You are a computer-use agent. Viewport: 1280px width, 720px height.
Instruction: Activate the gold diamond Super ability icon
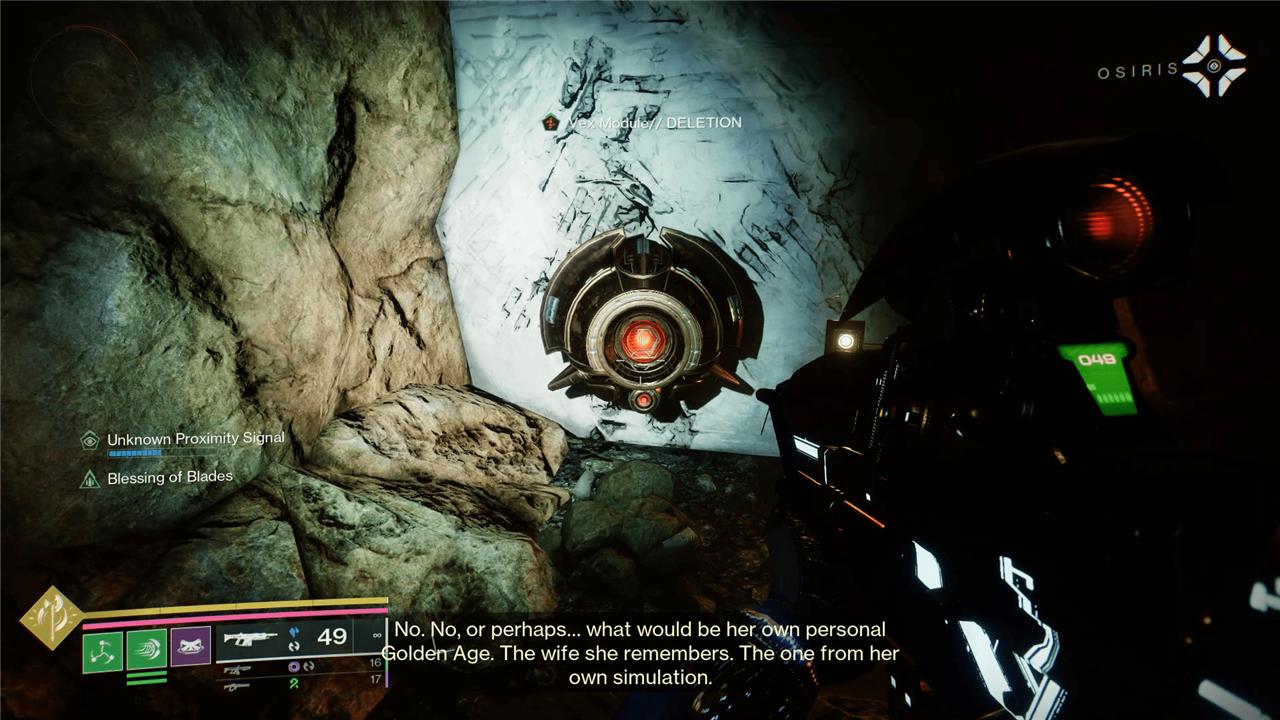pyautogui.click(x=51, y=617)
